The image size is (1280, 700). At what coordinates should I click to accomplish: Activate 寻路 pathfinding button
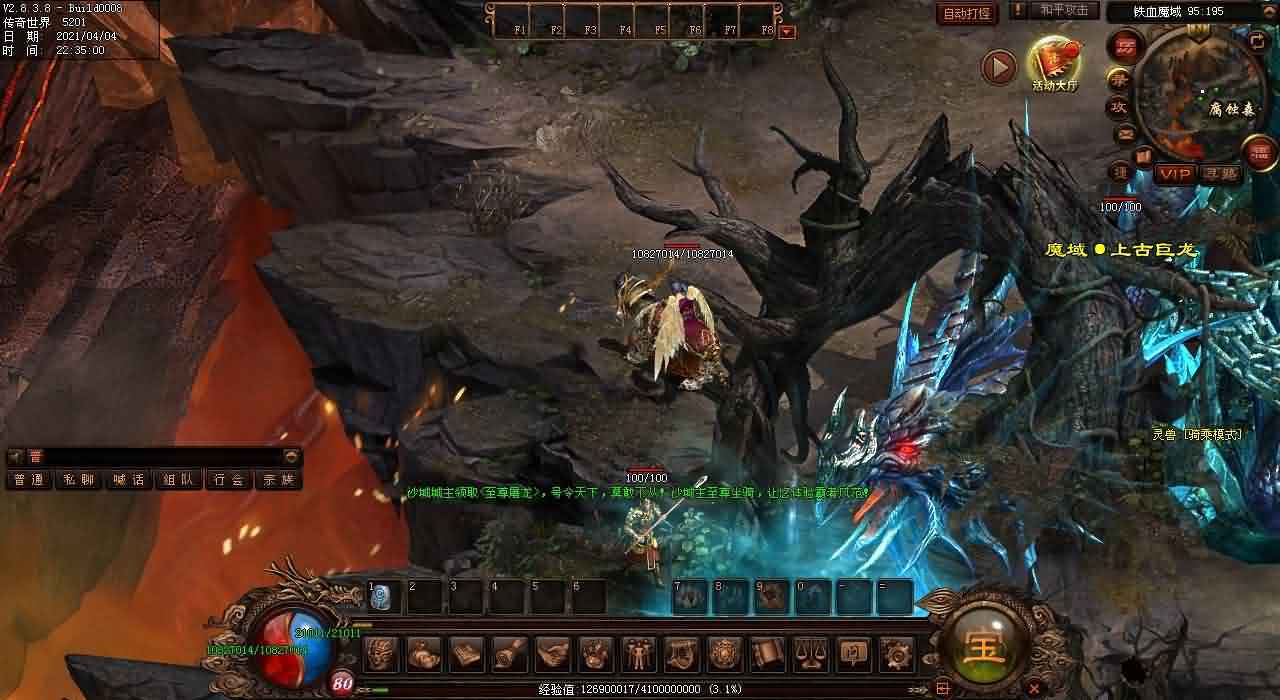point(1221,174)
